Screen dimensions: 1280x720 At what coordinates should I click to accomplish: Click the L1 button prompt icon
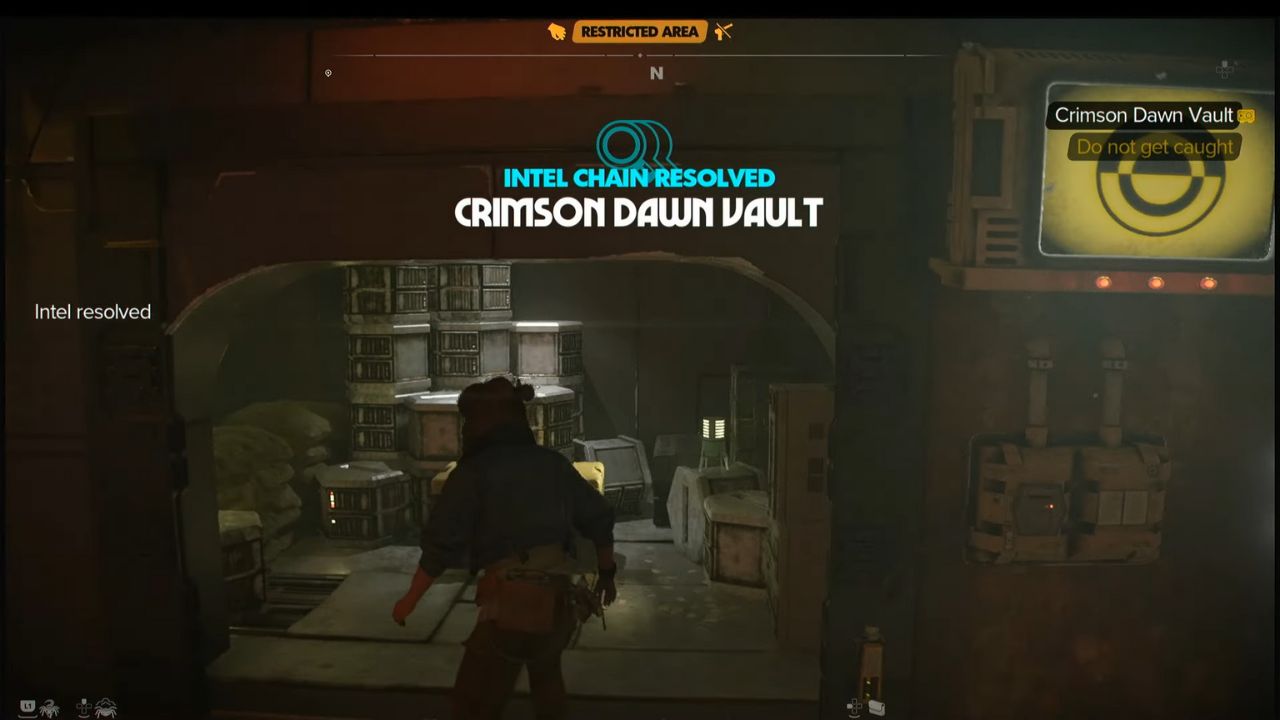tap(28, 706)
